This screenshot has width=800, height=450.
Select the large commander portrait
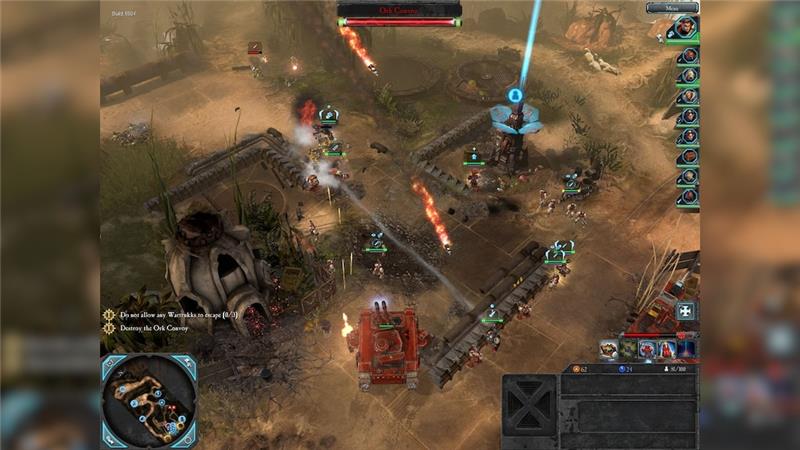[x=687, y=28]
